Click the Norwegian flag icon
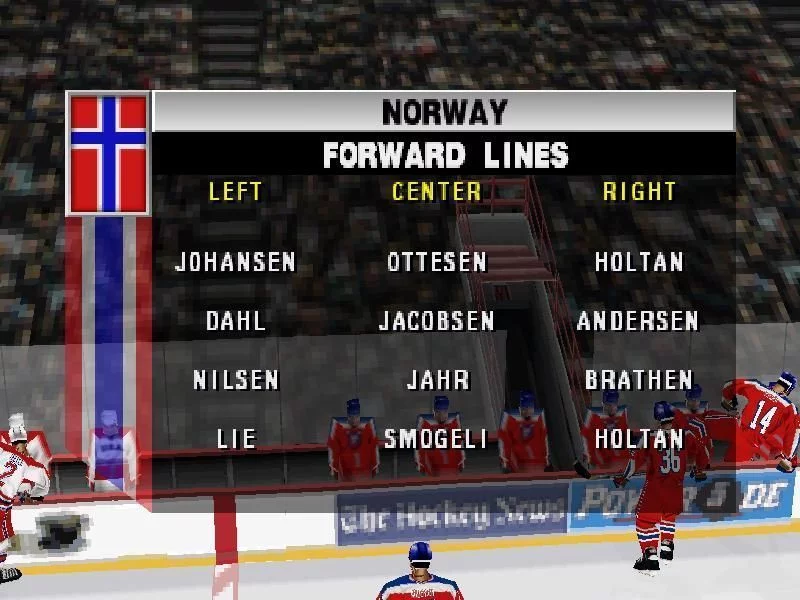Viewport: 800px width, 600px height. coord(108,153)
